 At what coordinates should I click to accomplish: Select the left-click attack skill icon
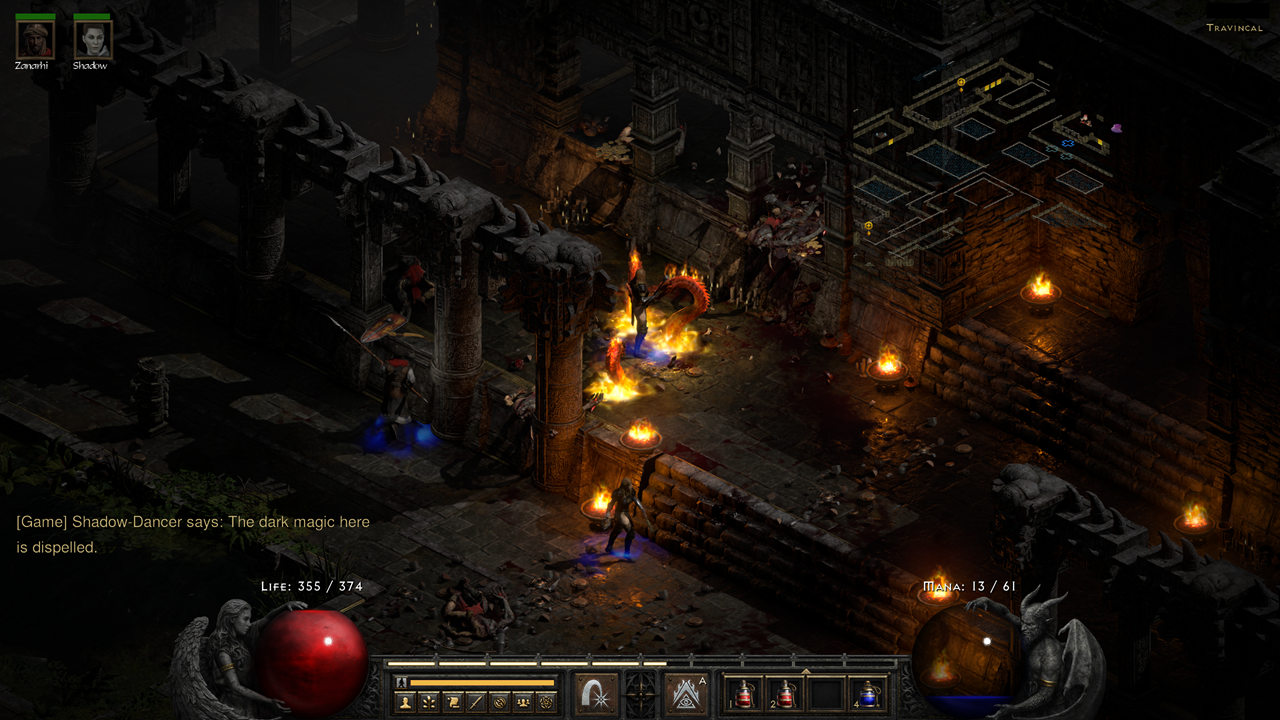(x=596, y=694)
